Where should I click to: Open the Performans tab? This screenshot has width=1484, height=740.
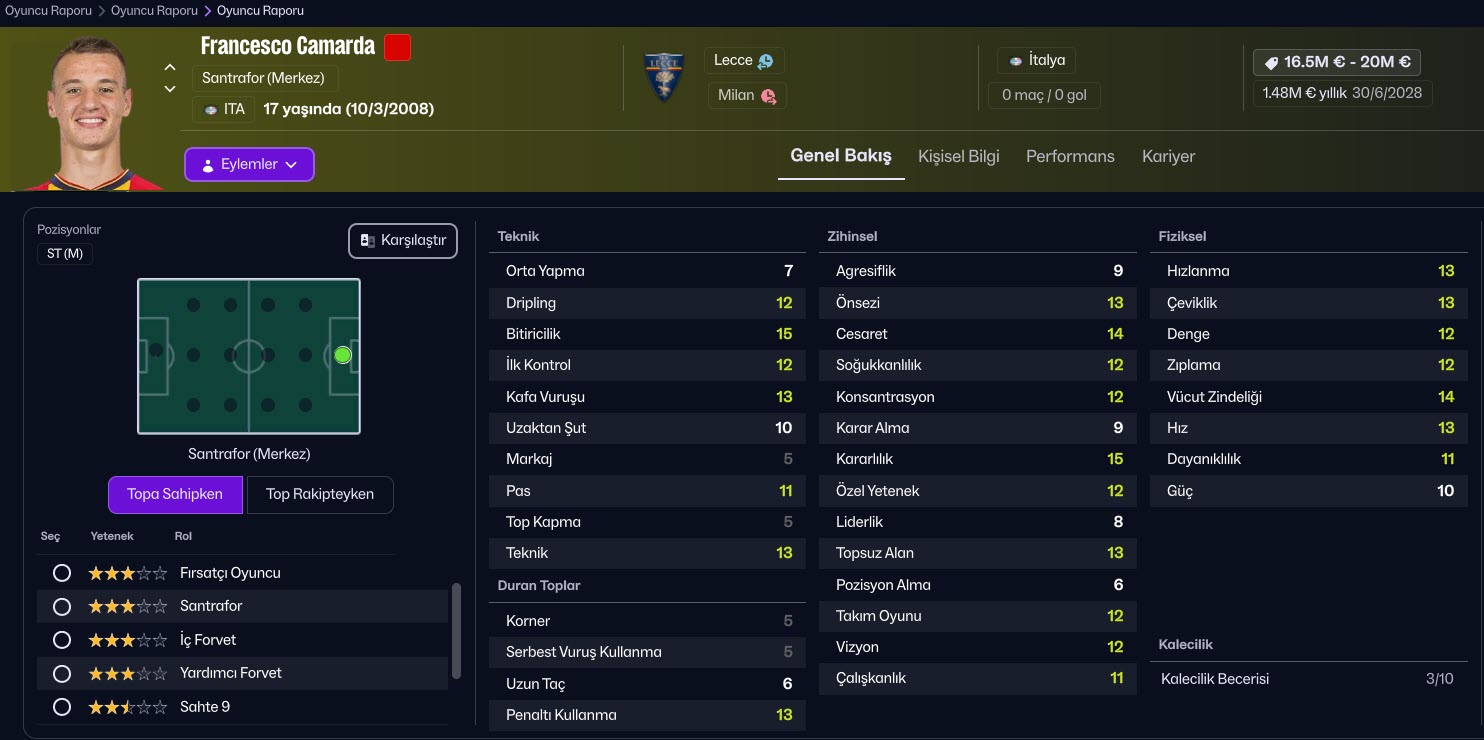click(1070, 156)
